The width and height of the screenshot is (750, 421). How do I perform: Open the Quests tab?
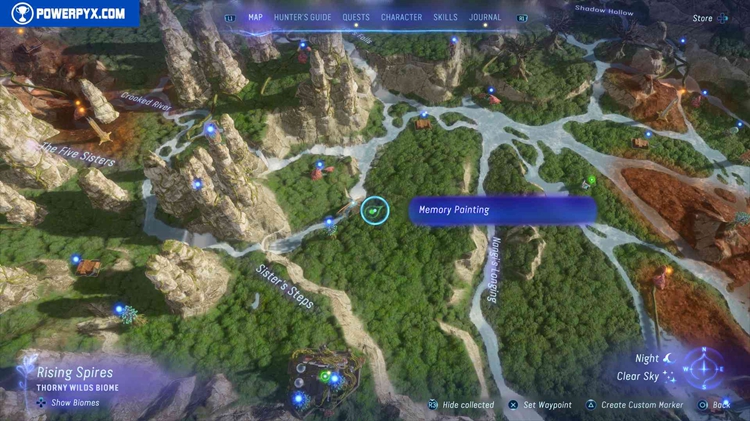[355, 17]
